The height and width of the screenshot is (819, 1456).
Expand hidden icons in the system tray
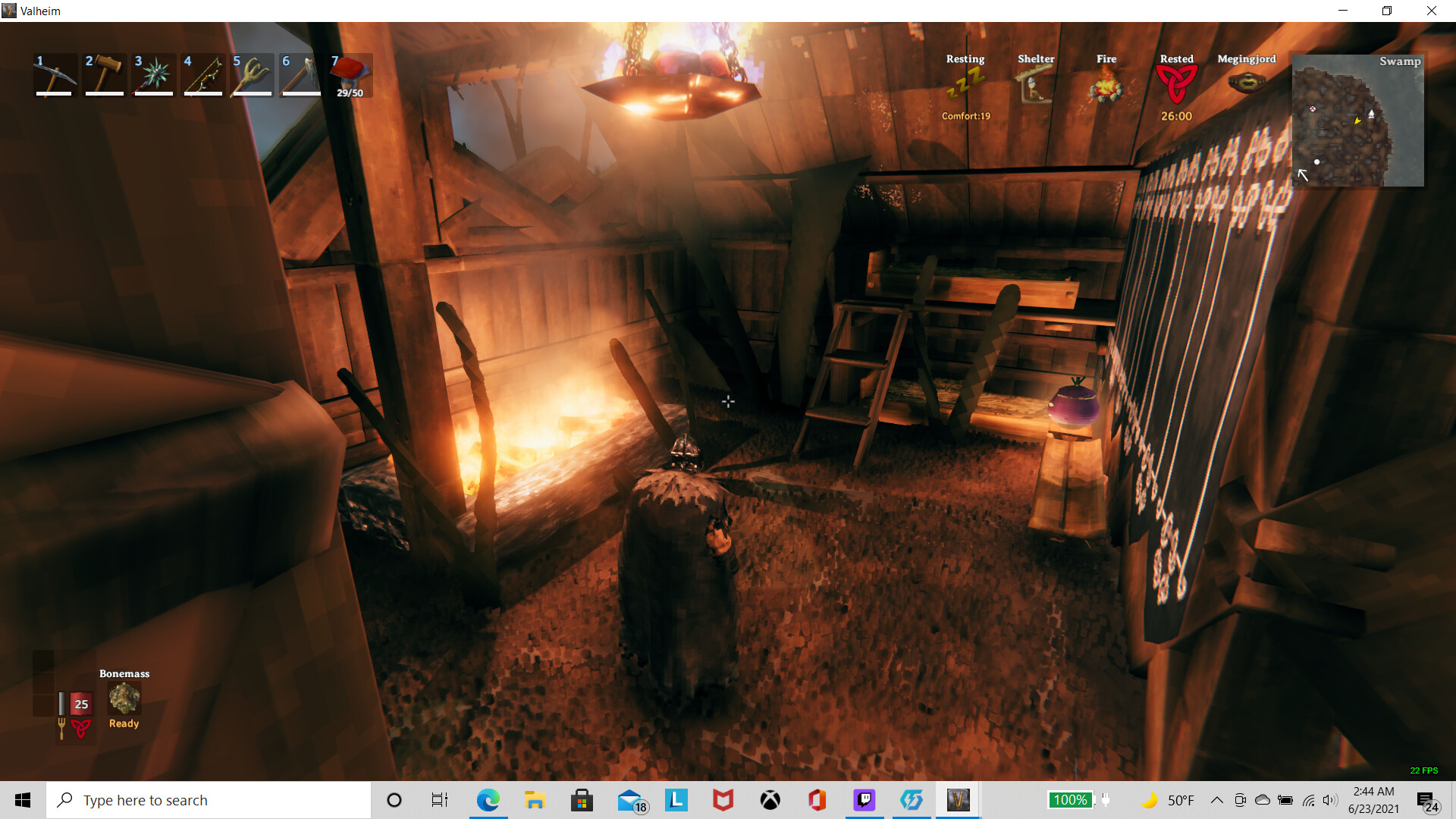tap(1216, 799)
